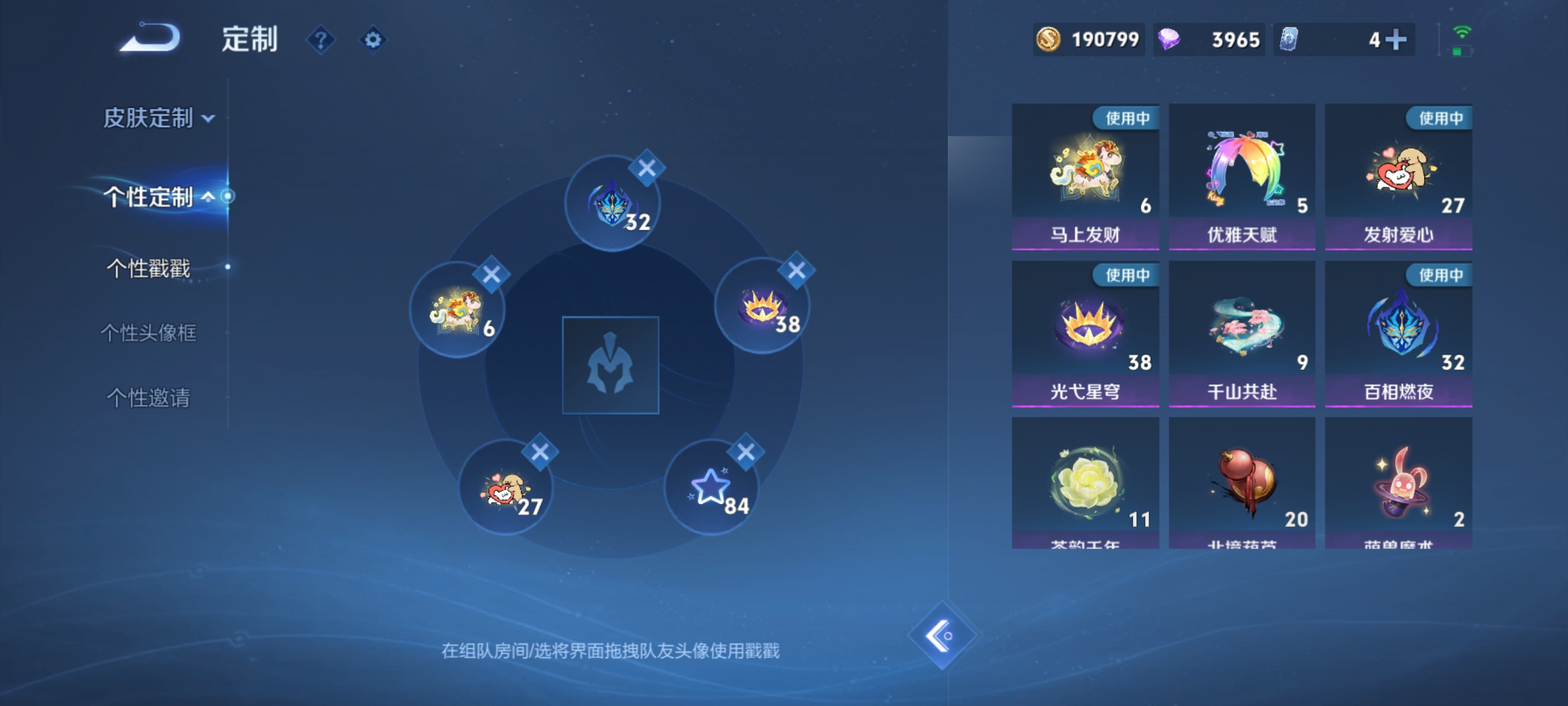Select the 萌兽魔术 rabbit stamp

[x=1398, y=484]
